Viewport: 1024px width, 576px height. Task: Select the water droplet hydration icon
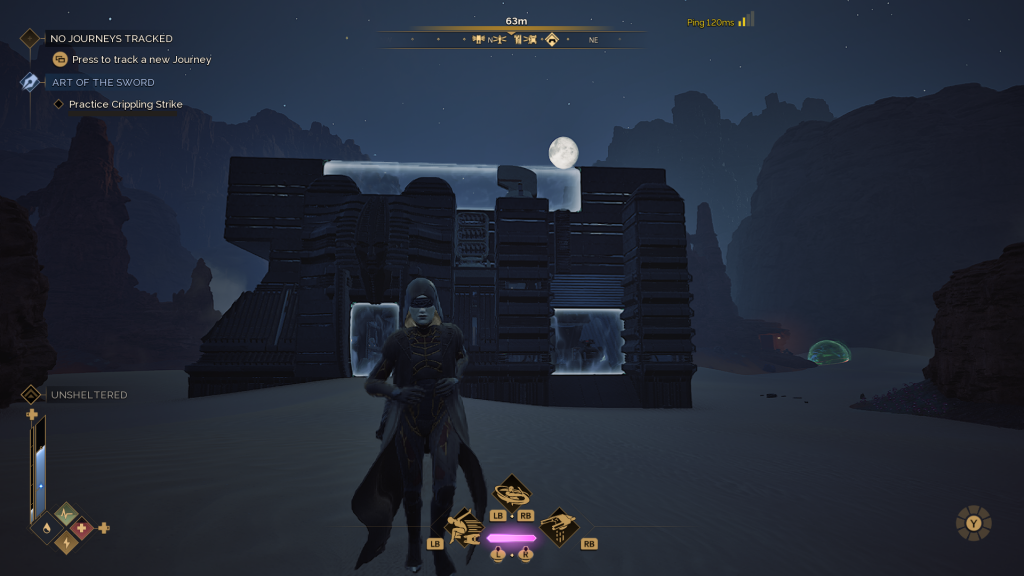pyautogui.click(x=48, y=527)
